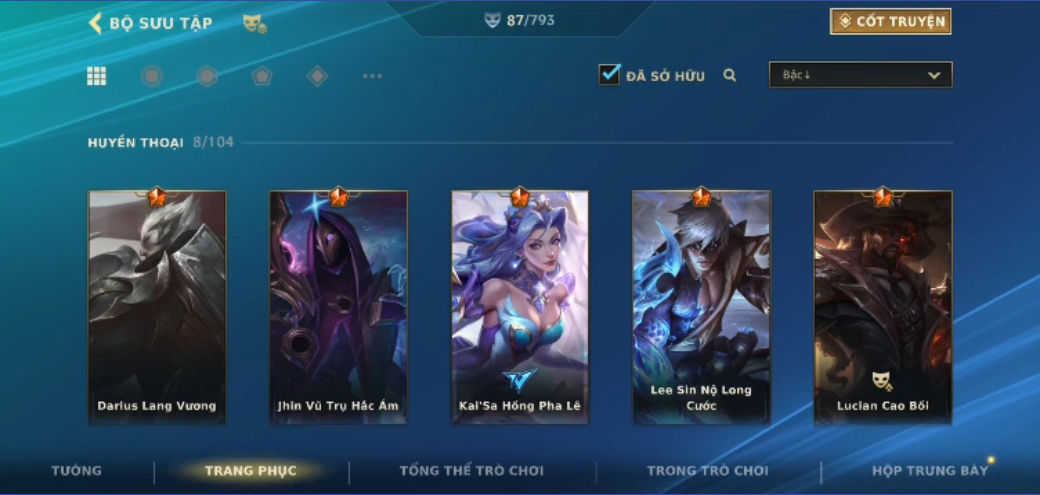Click the magnifying glass search icon
1040x495 pixels.
tap(730, 75)
